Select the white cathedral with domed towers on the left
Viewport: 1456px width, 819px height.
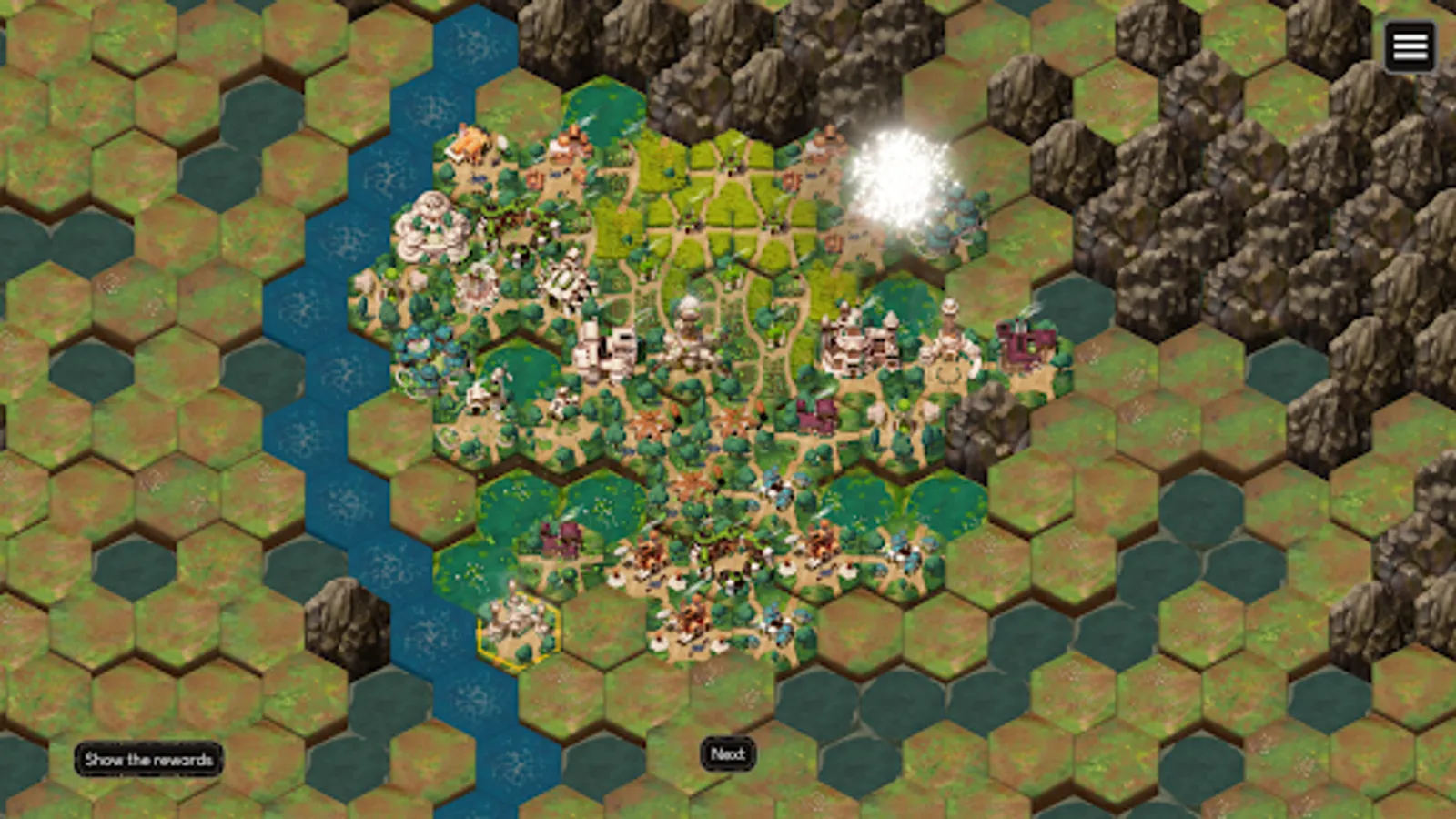[x=430, y=227]
